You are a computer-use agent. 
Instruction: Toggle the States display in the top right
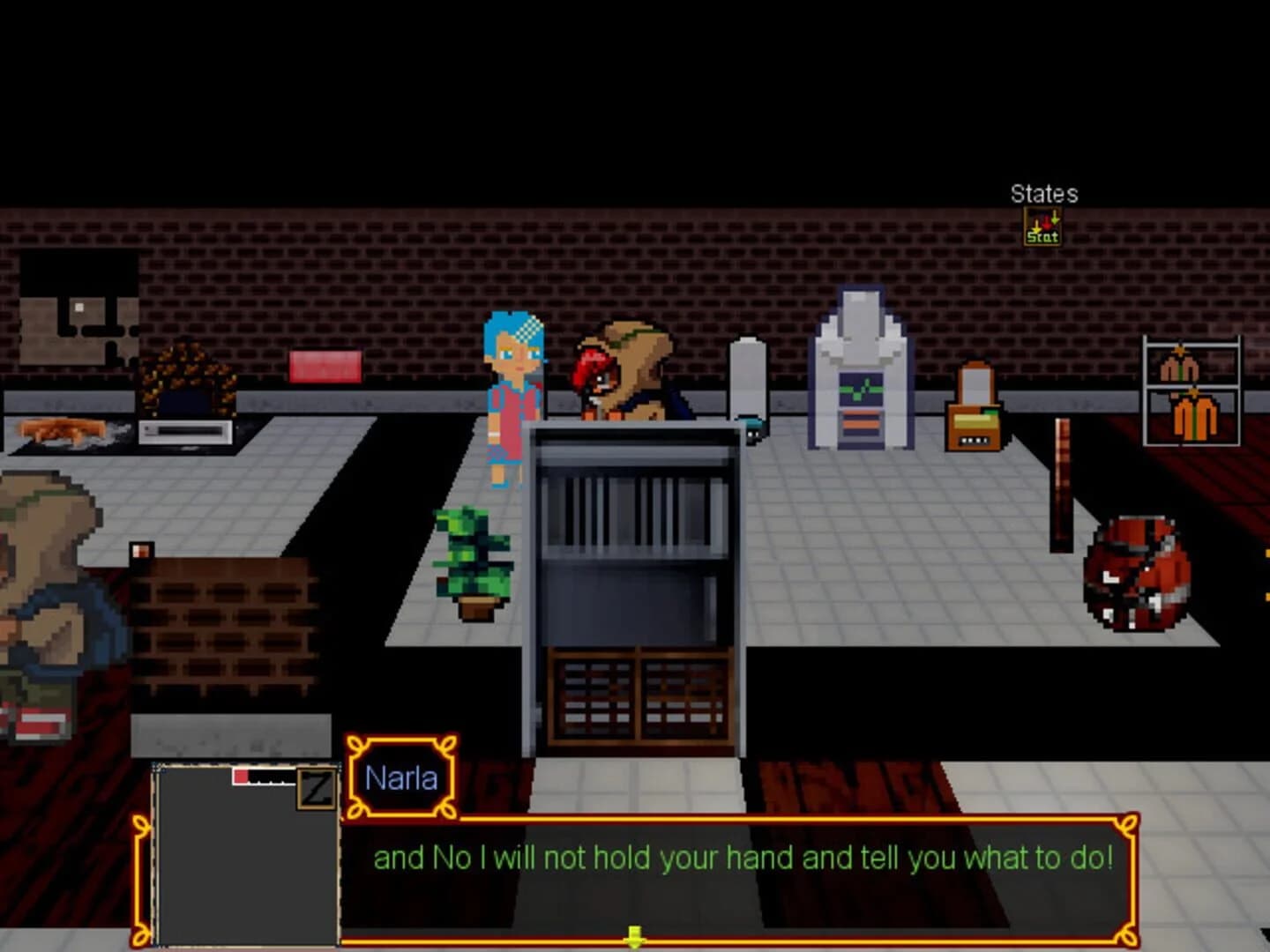tap(1043, 194)
